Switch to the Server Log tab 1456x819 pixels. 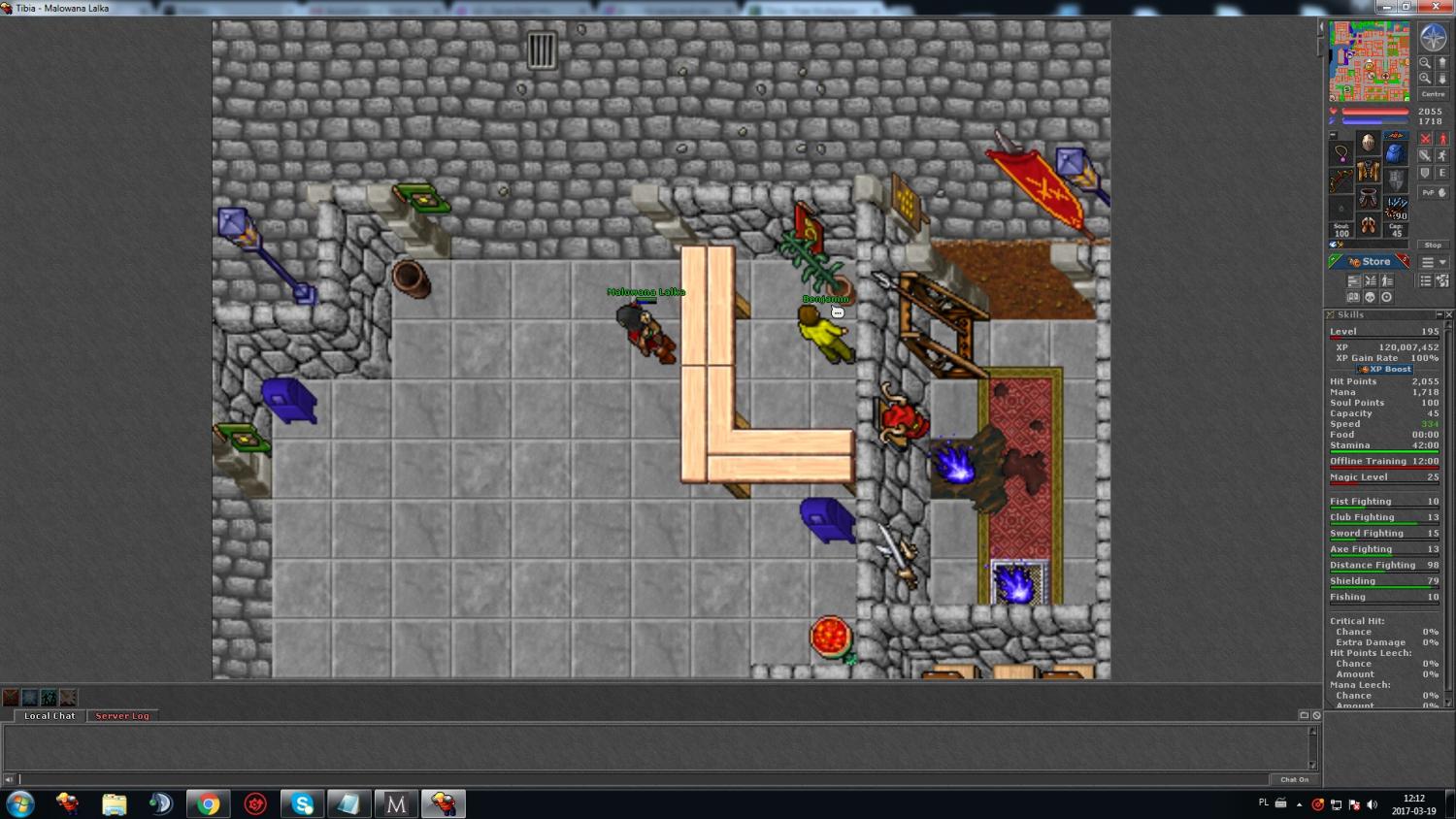(x=122, y=716)
